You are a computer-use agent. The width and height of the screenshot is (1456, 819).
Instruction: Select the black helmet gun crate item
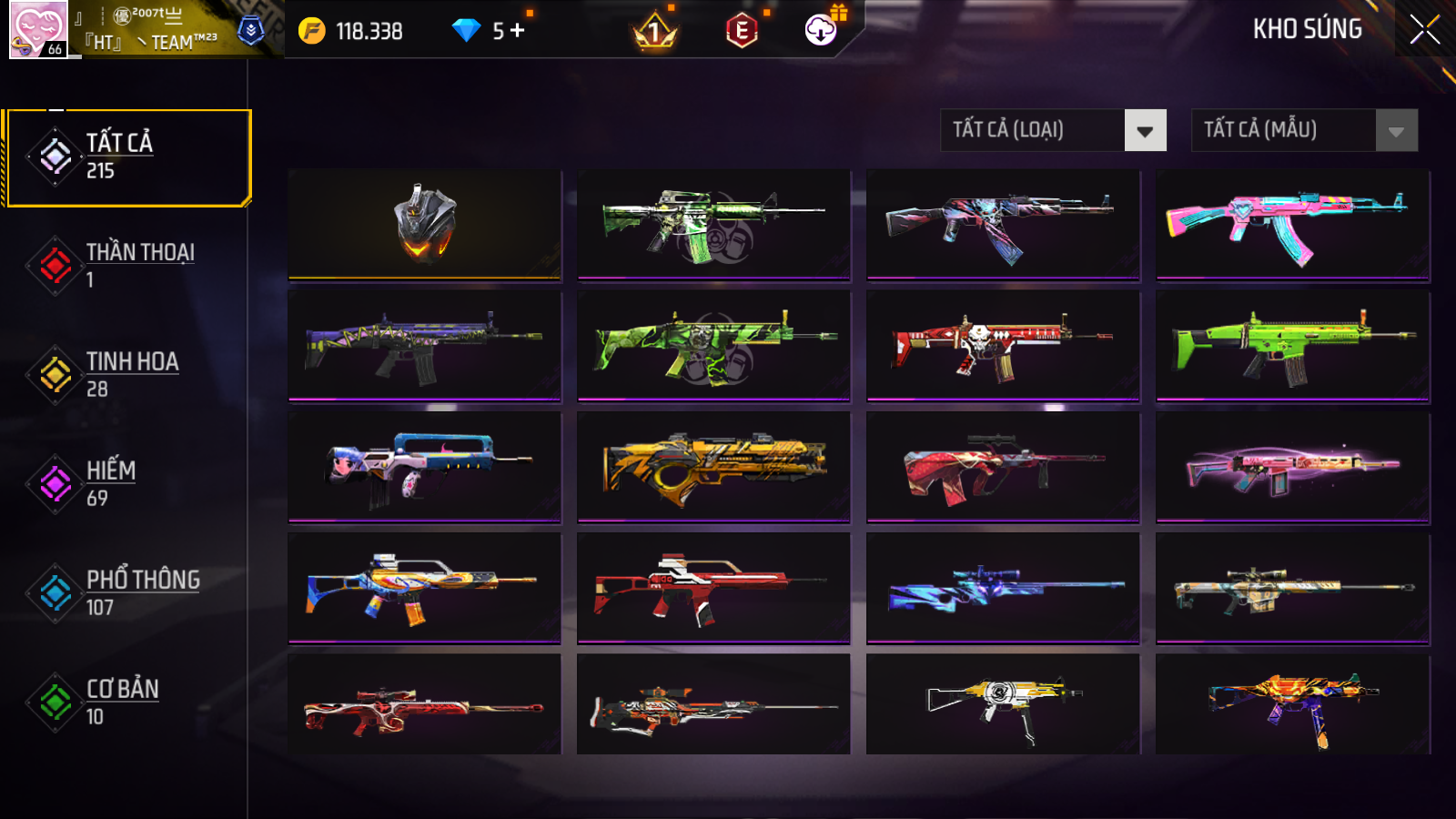(x=425, y=224)
